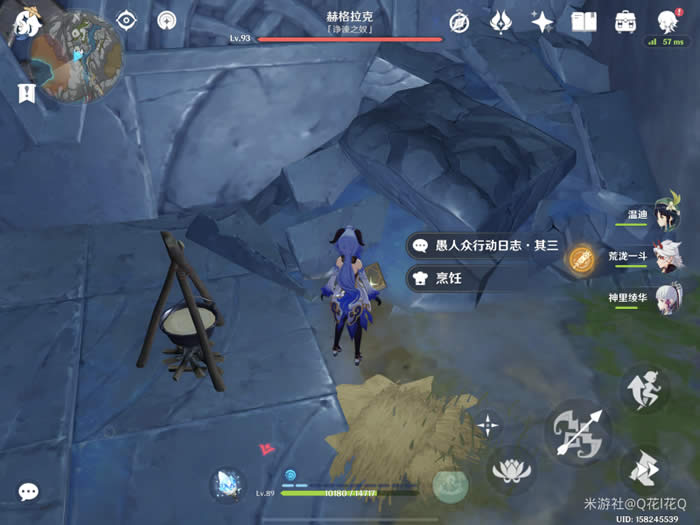Screen dimensions: 700x525
Task: Switch to party member 温迪
Action: (x=668, y=215)
